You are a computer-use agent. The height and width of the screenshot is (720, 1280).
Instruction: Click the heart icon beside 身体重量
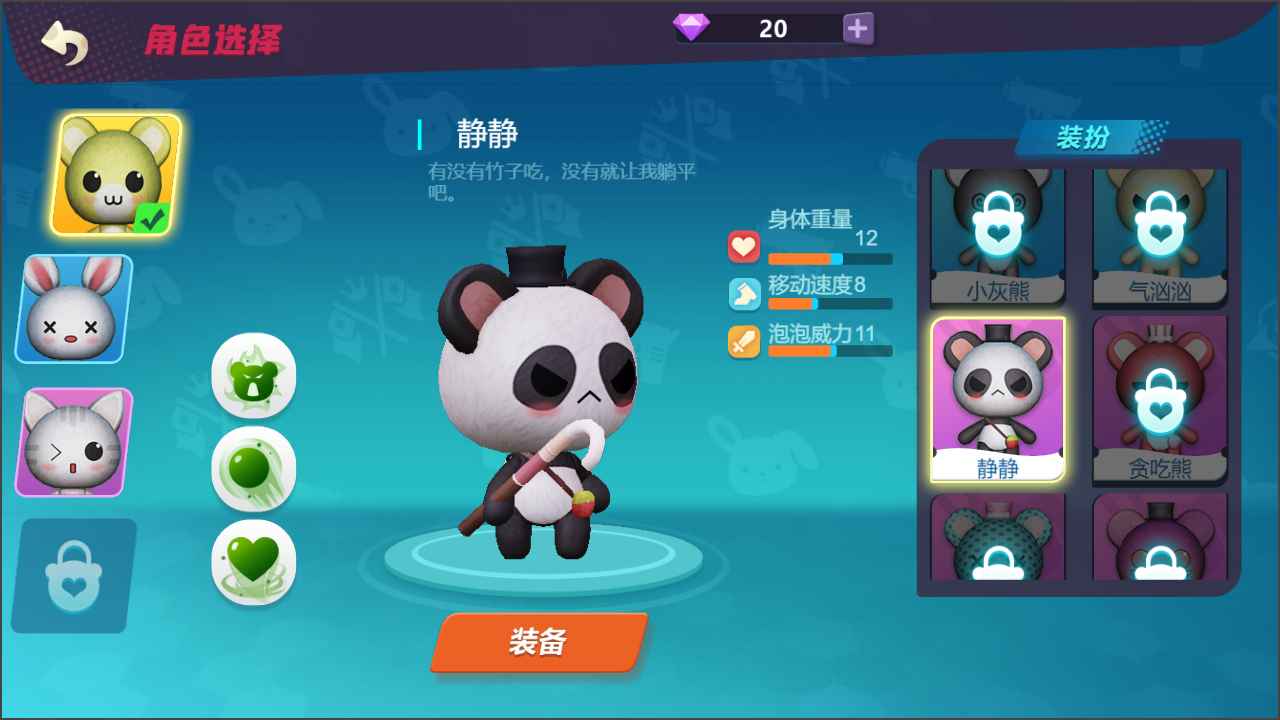tap(742, 247)
